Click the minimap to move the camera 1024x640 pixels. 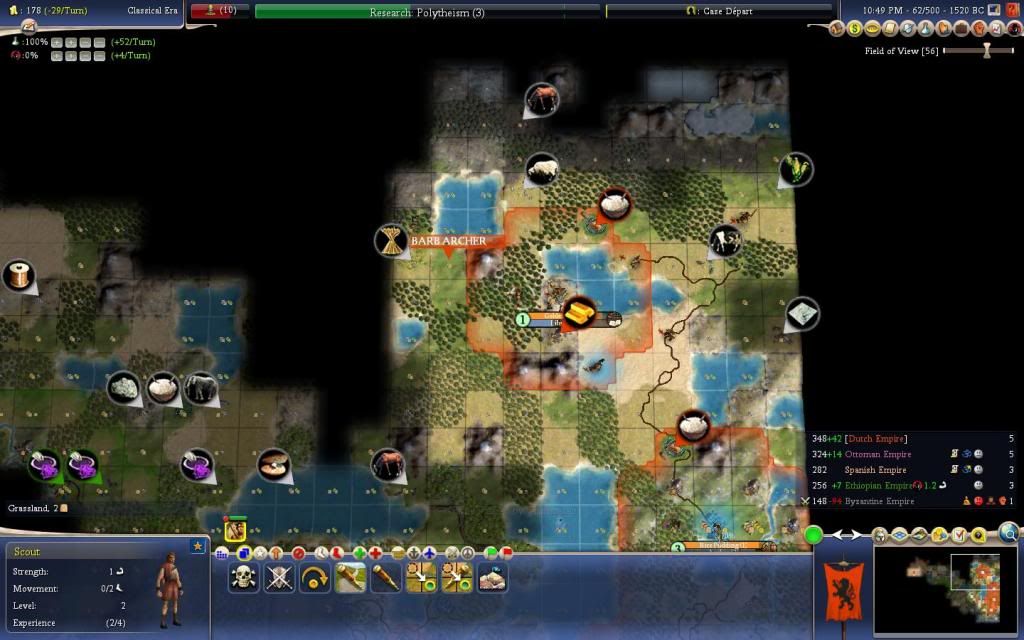coord(943,590)
